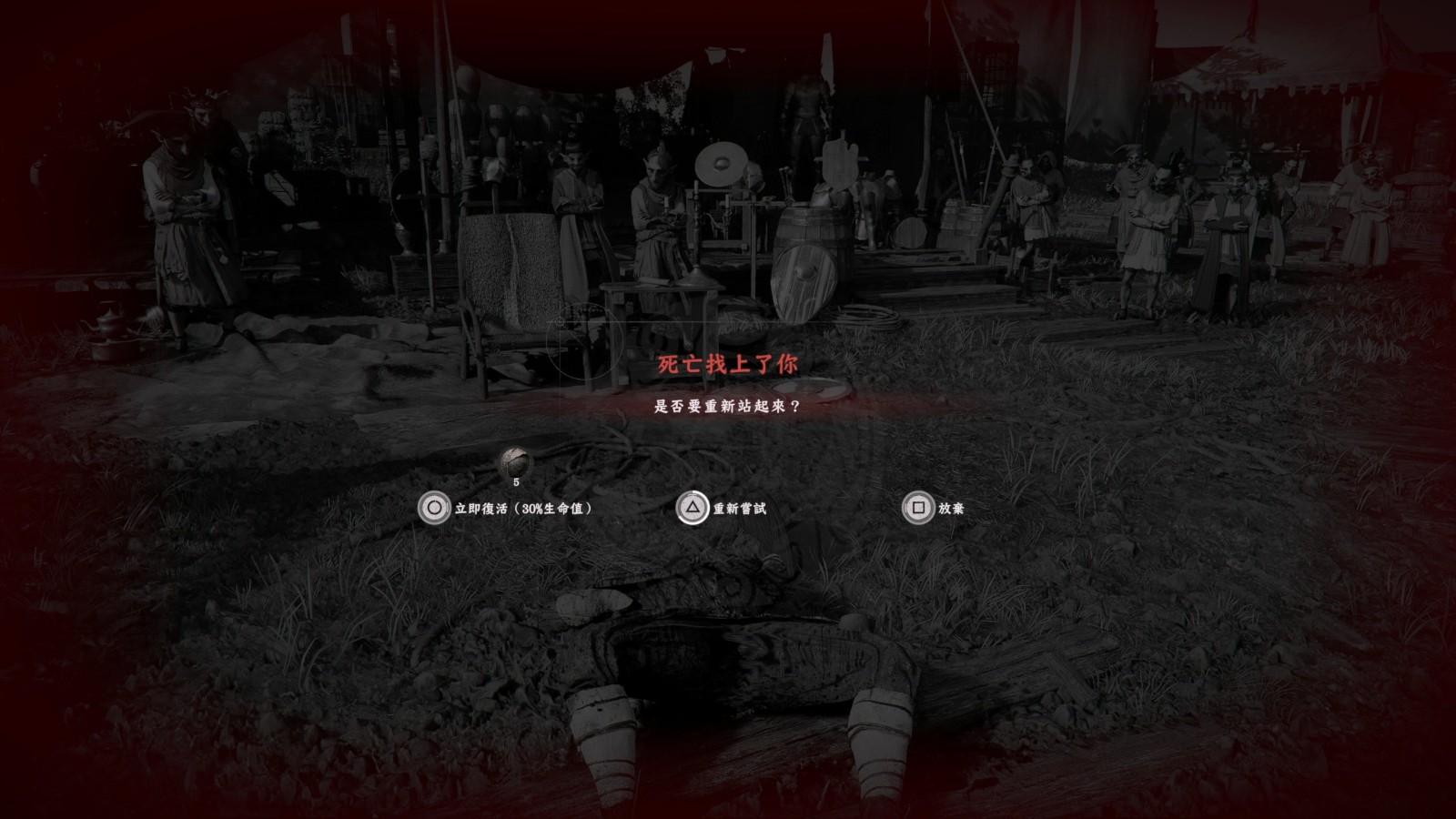
Task: Select the 重新嘗試 retry option
Action: tap(723, 508)
